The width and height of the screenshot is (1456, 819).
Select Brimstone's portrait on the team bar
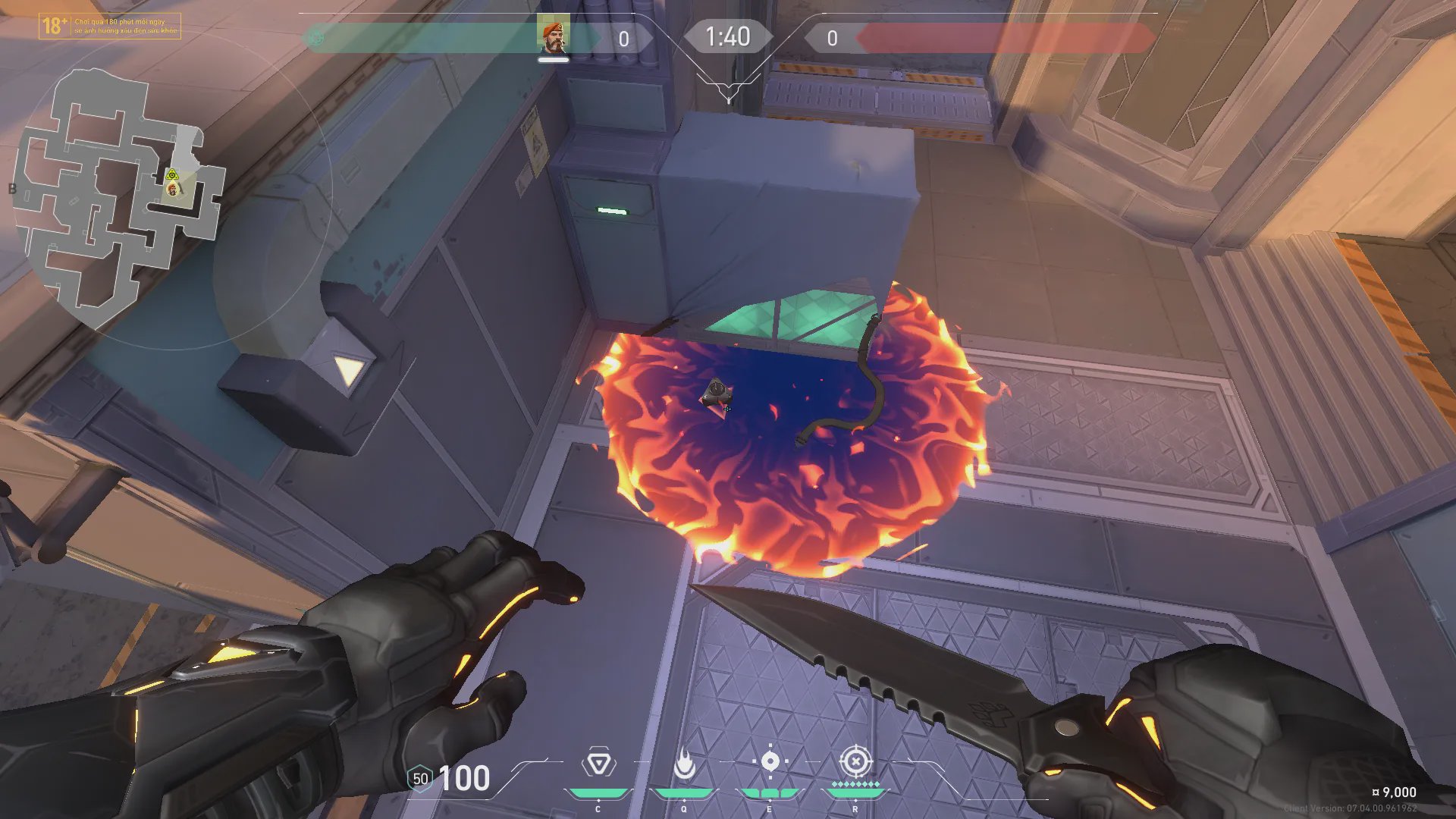click(553, 36)
